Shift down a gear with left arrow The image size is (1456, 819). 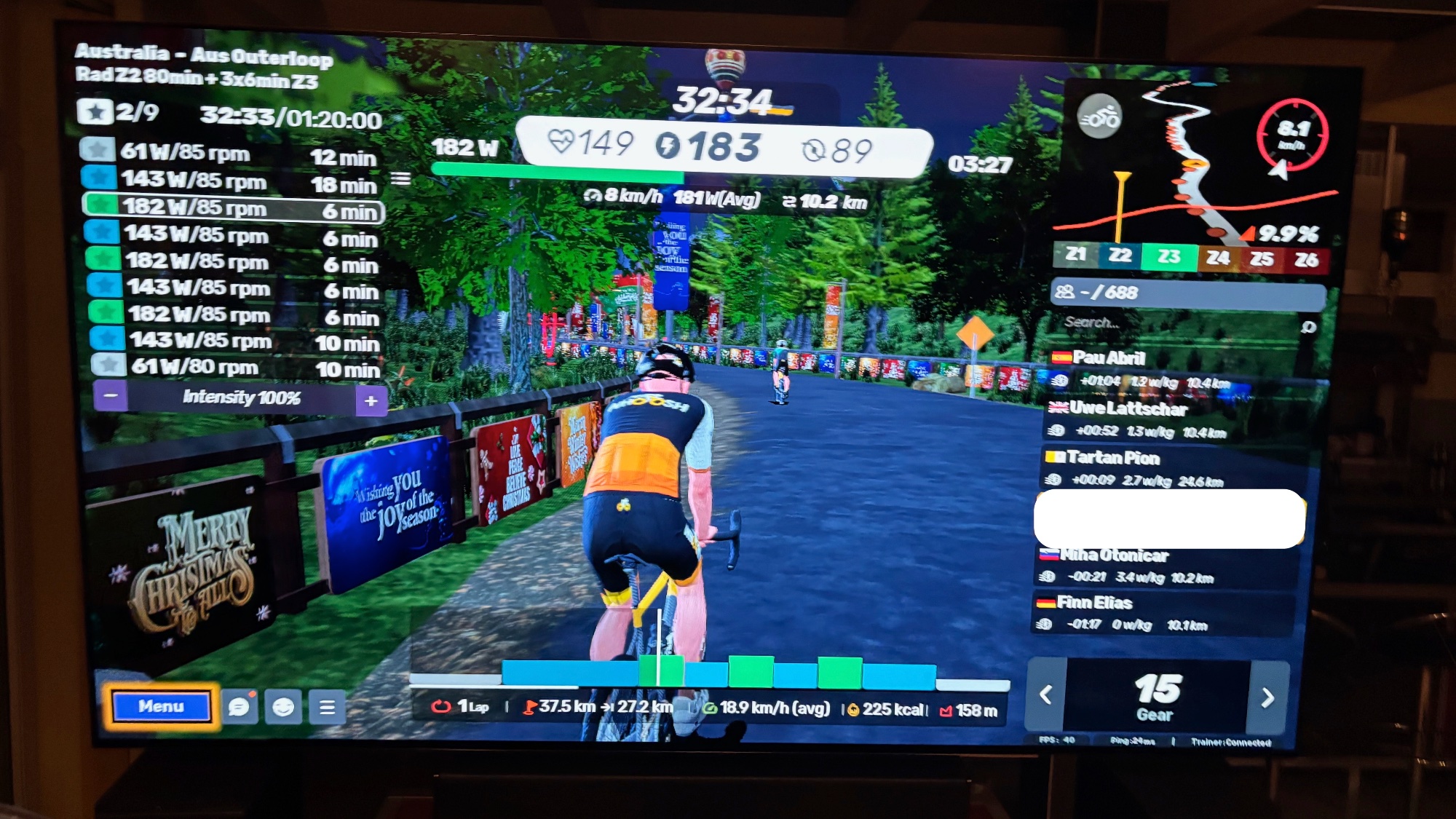point(1046,695)
